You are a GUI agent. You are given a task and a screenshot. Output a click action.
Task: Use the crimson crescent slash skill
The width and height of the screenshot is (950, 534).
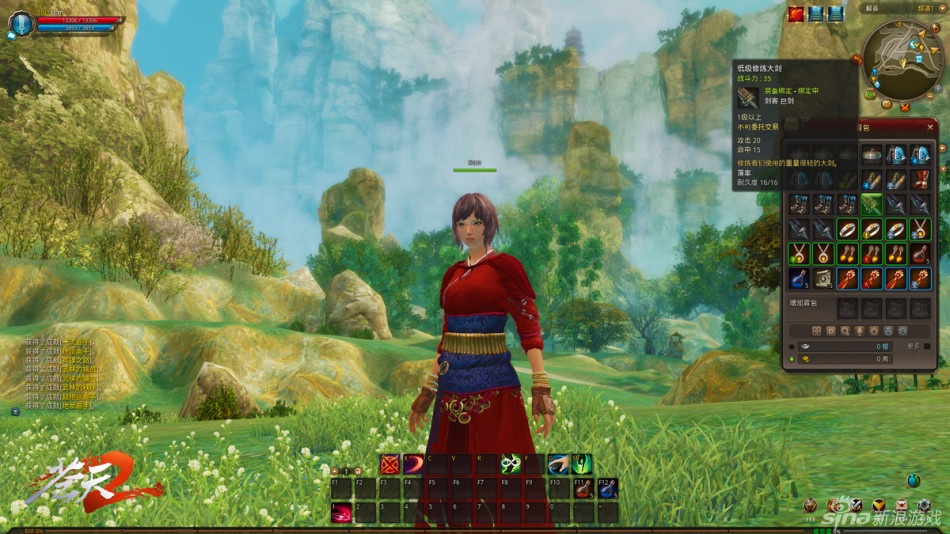[413, 464]
